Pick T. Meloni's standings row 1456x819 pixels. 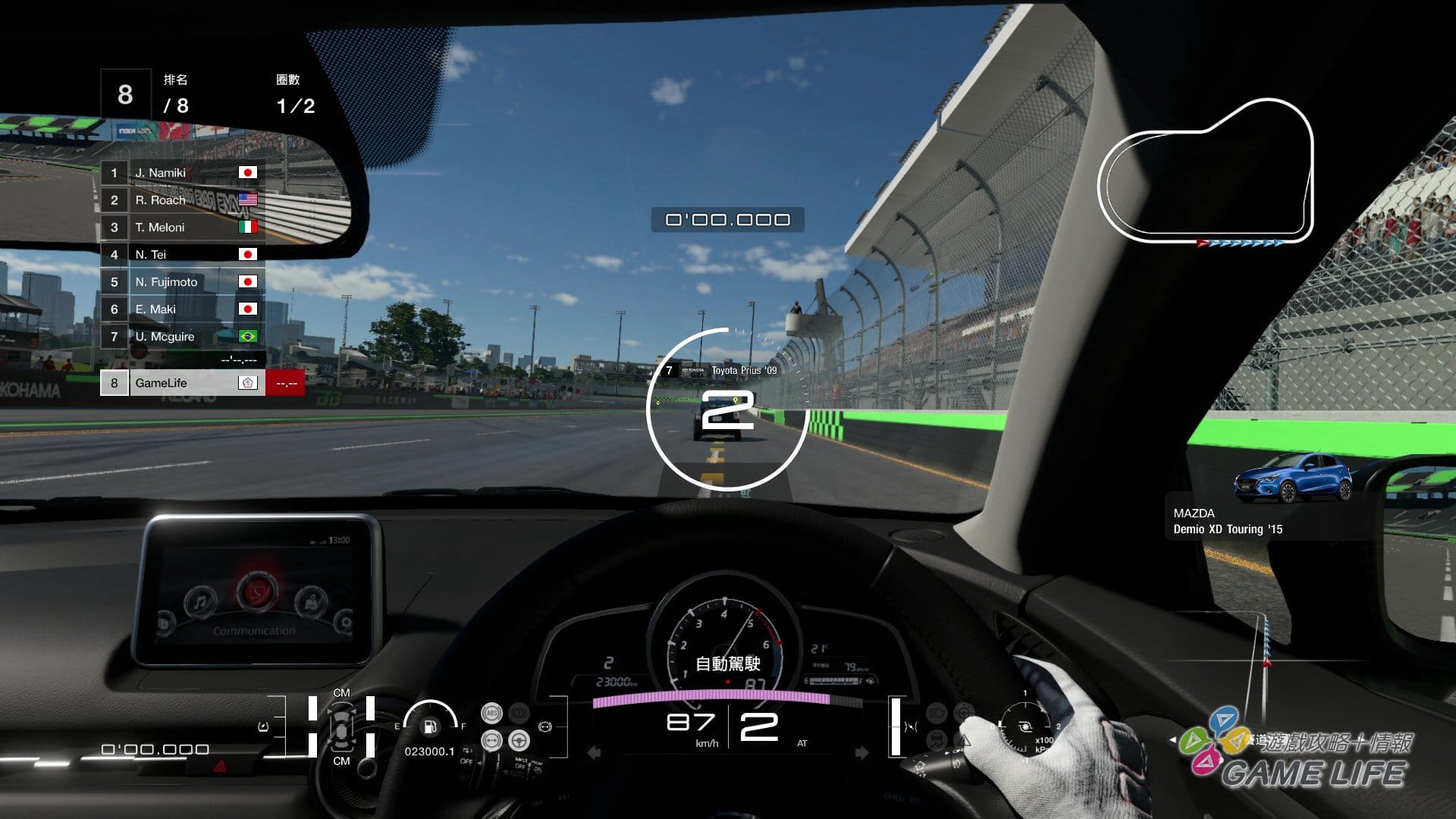point(182,227)
